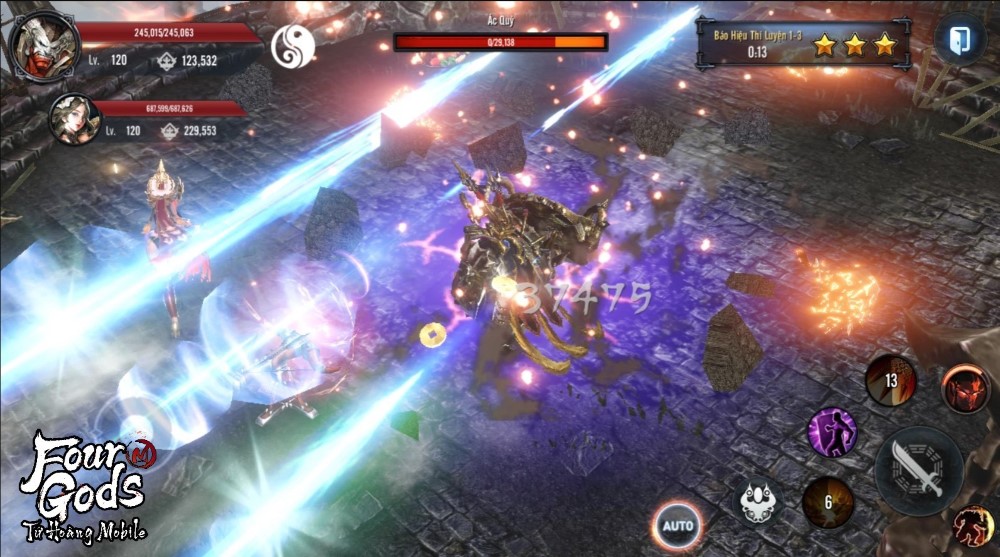Activate the white beast mask skill
Viewport: 1000px width, 557px height.
point(762,500)
